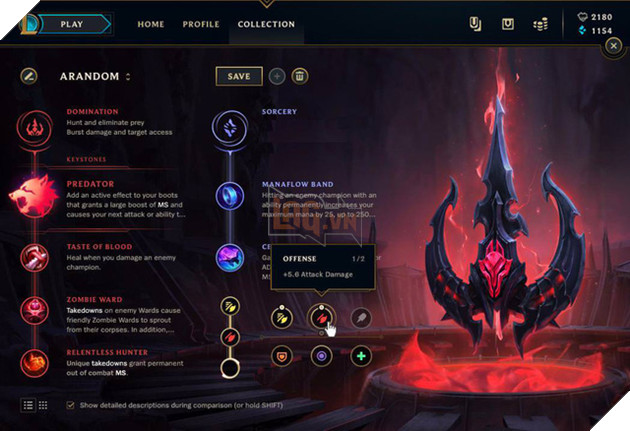
Task: Save the rune page
Action: point(239,76)
